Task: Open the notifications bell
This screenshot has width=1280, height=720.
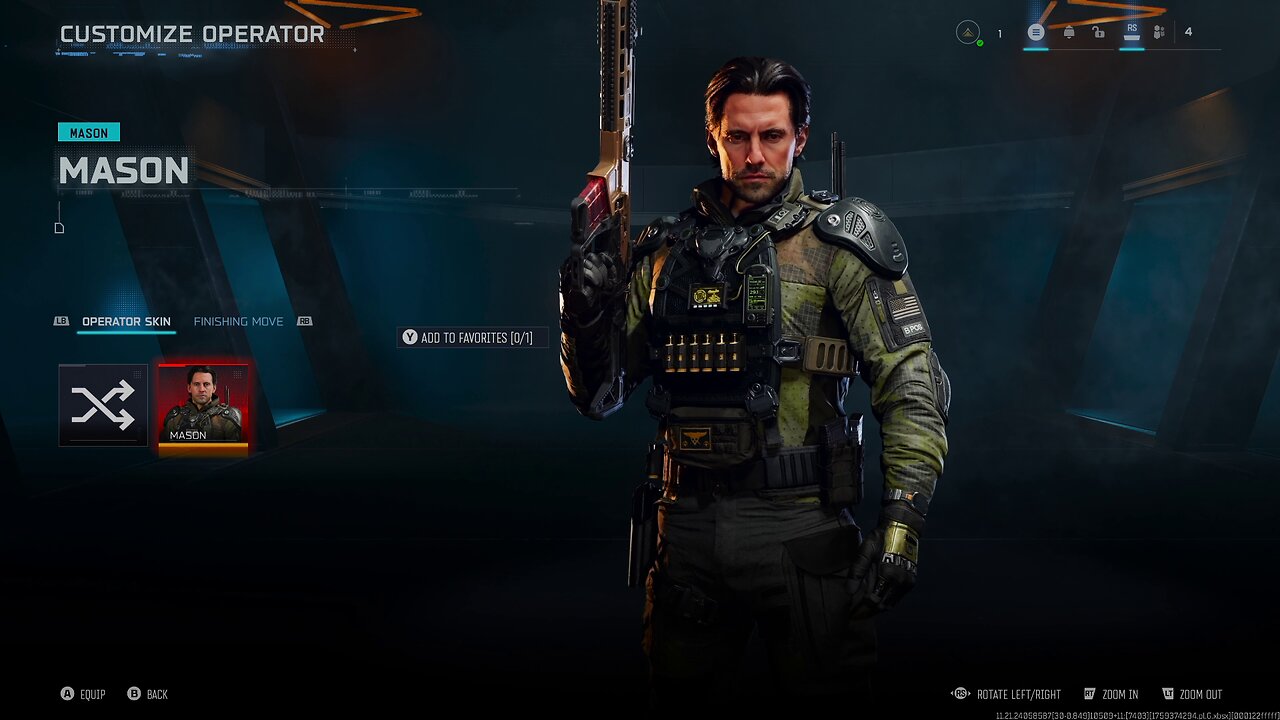Action: click(x=1069, y=33)
